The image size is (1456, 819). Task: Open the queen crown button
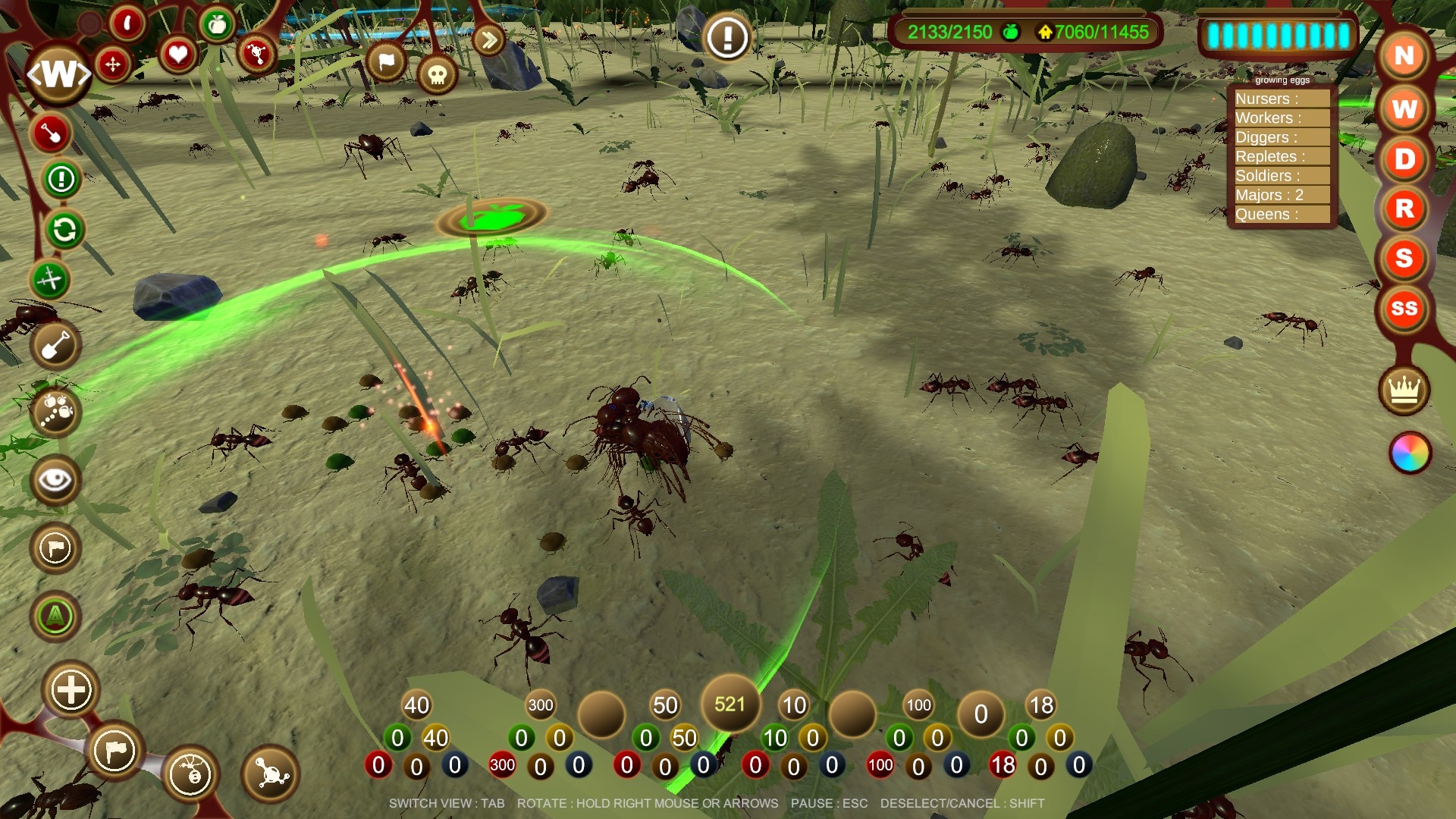pyautogui.click(x=1404, y=391)
